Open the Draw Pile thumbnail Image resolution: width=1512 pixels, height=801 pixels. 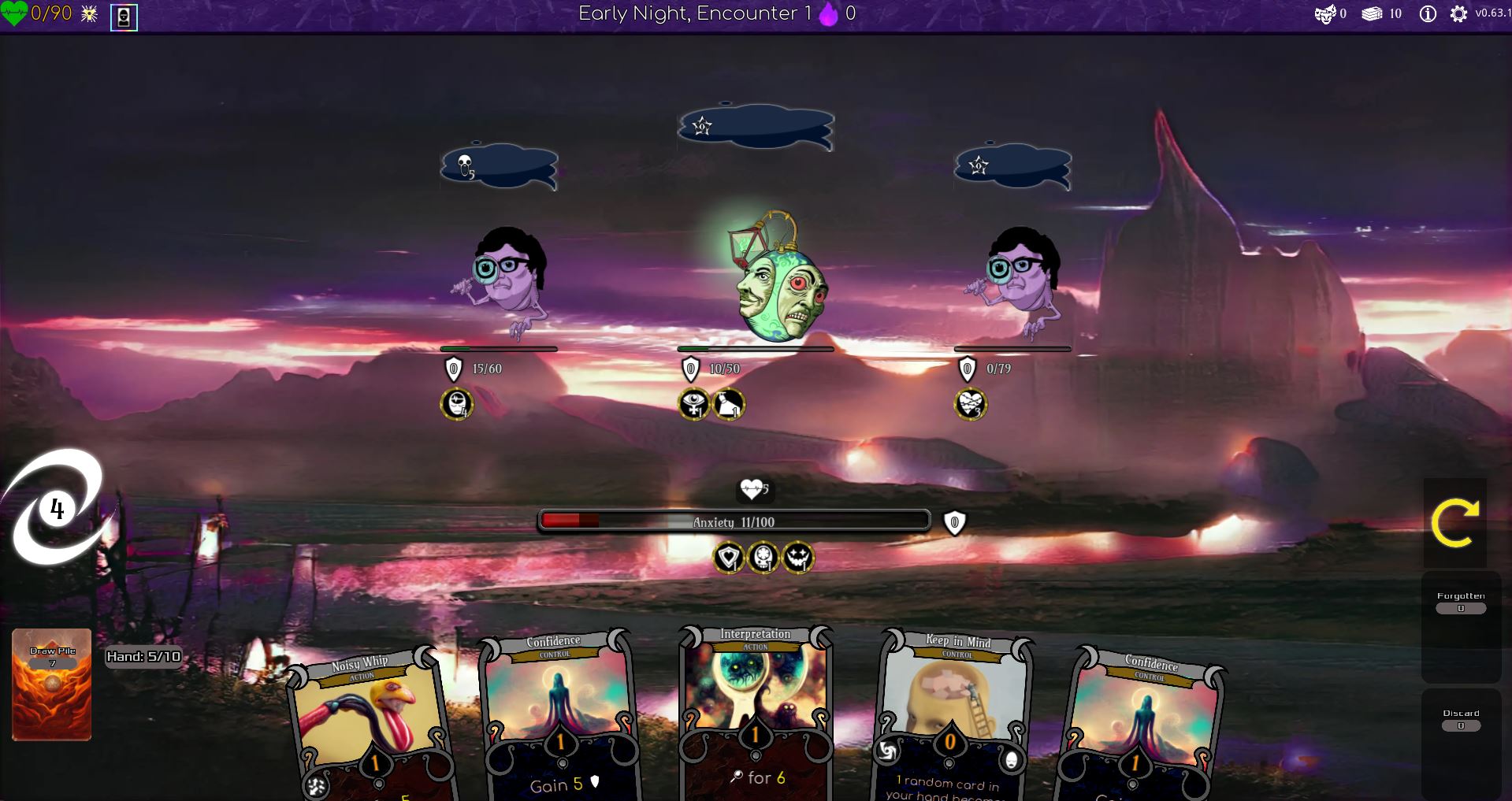(50, 684)
